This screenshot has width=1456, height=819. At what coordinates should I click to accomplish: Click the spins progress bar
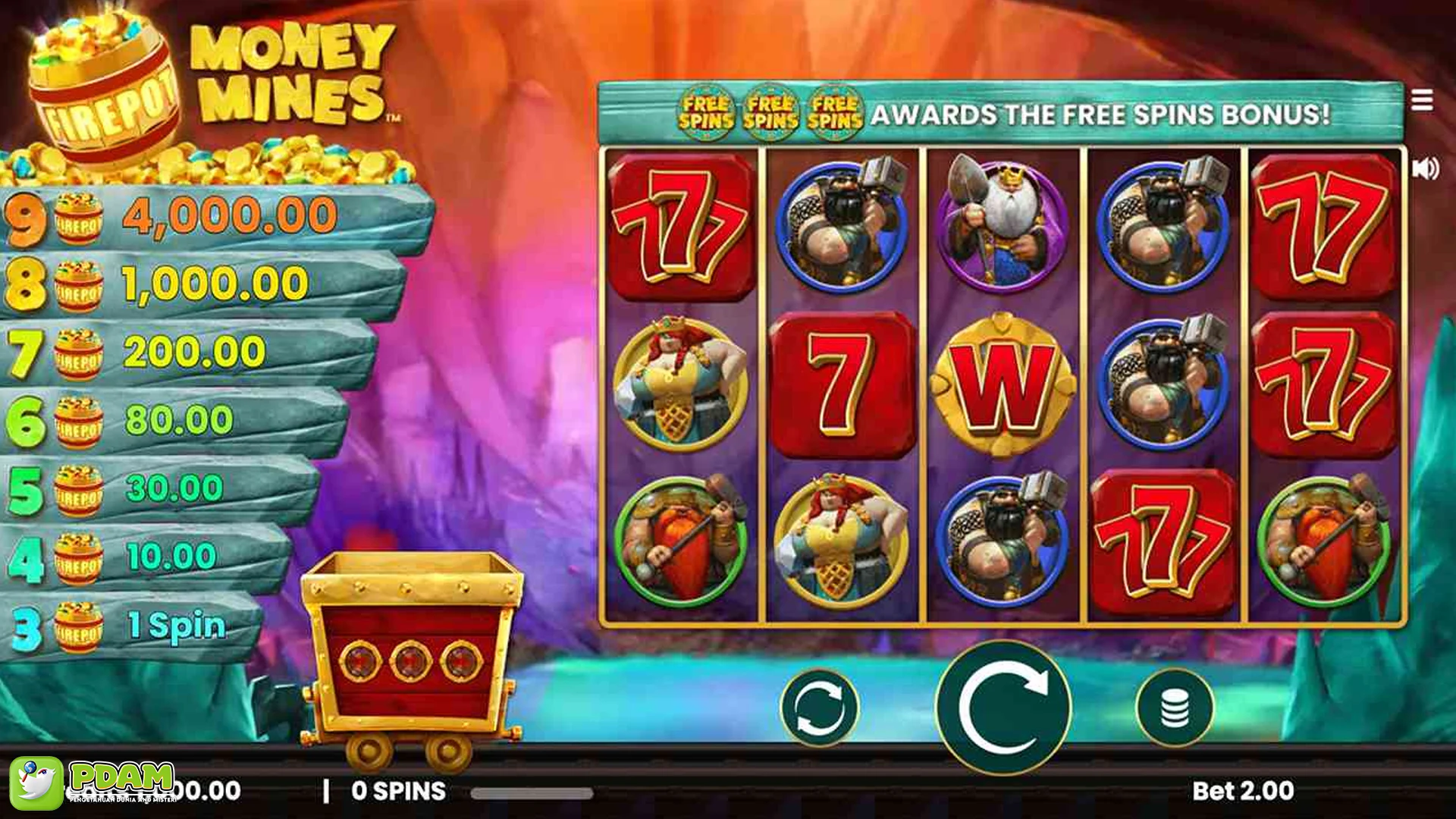tap(531, 790)
